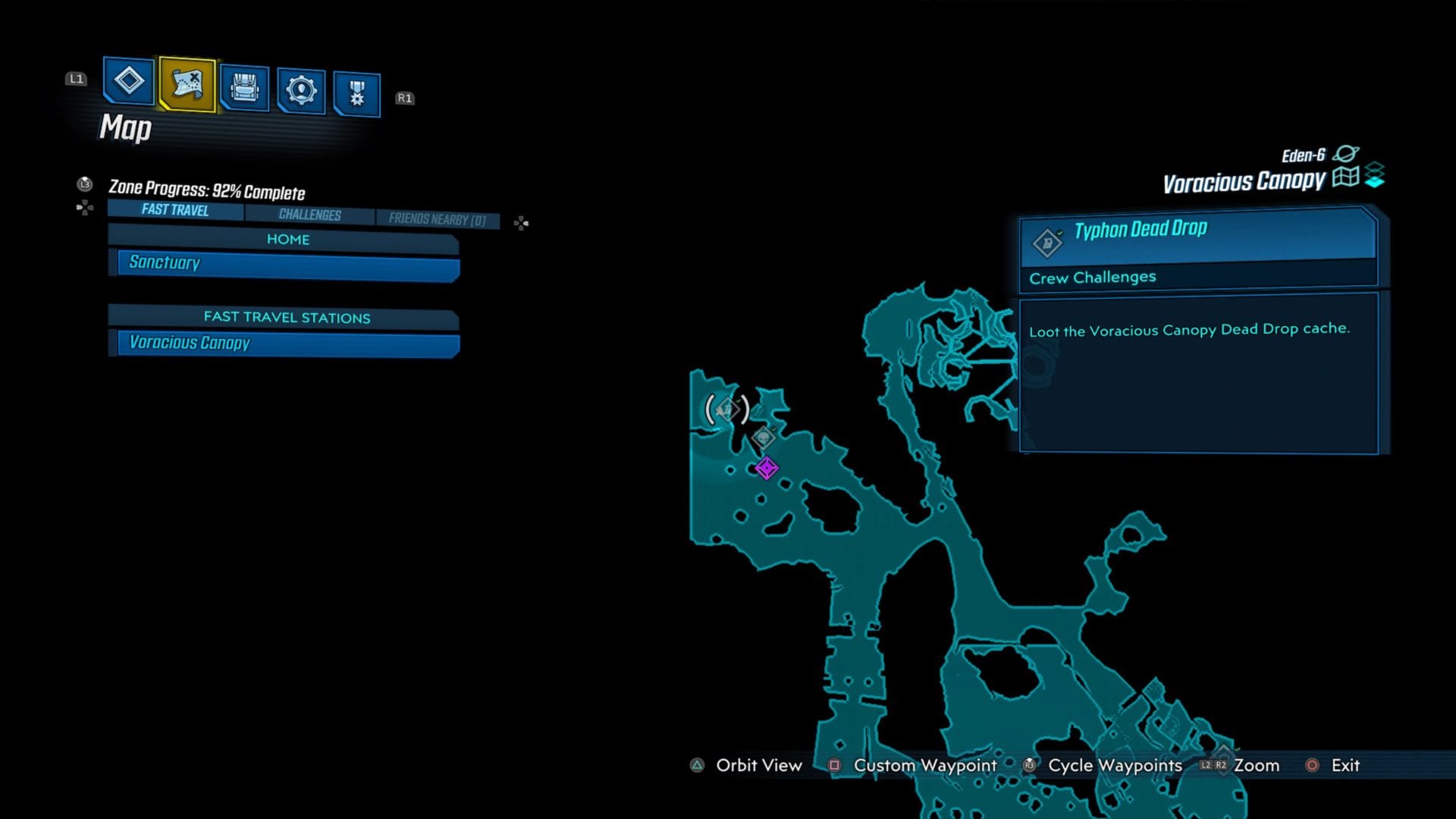Screen dimensions: 1456x819
Task: Click the Eden-6 planet icon
Action: (x=1346, y=155)
